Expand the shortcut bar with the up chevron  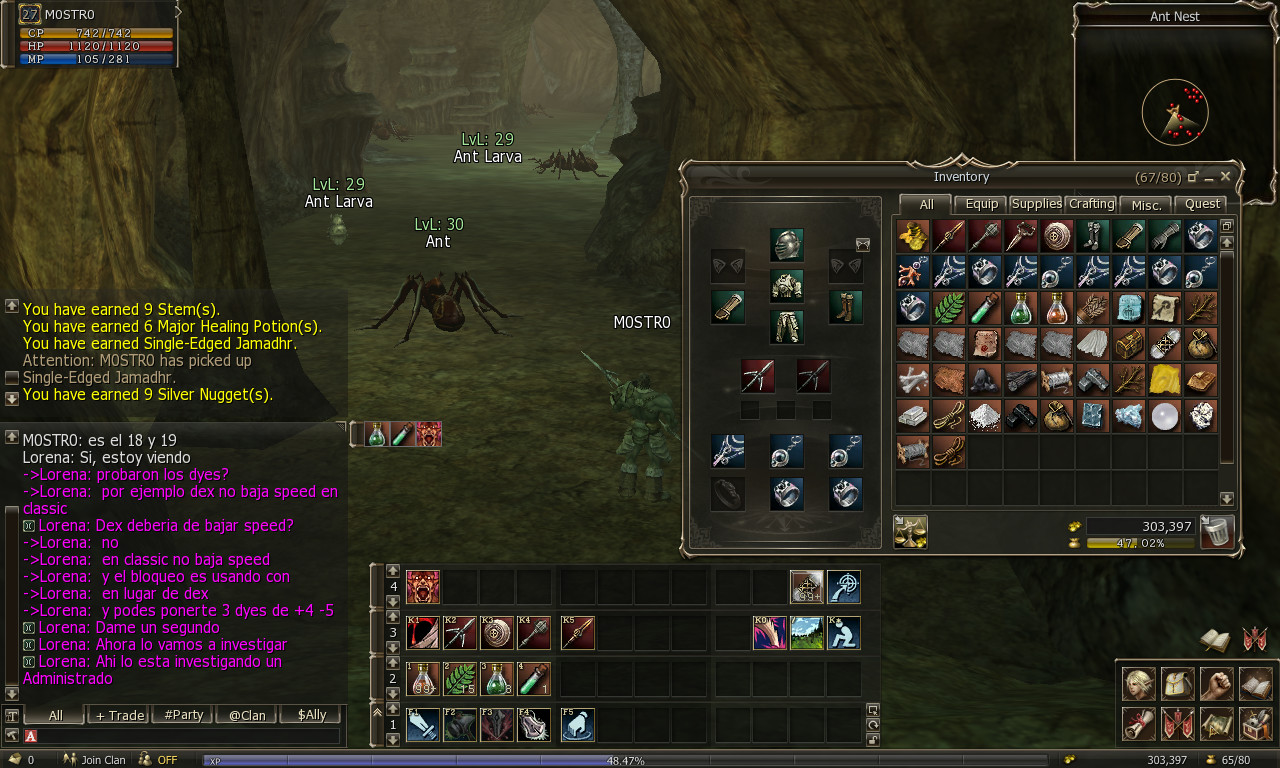click(378, 711)
